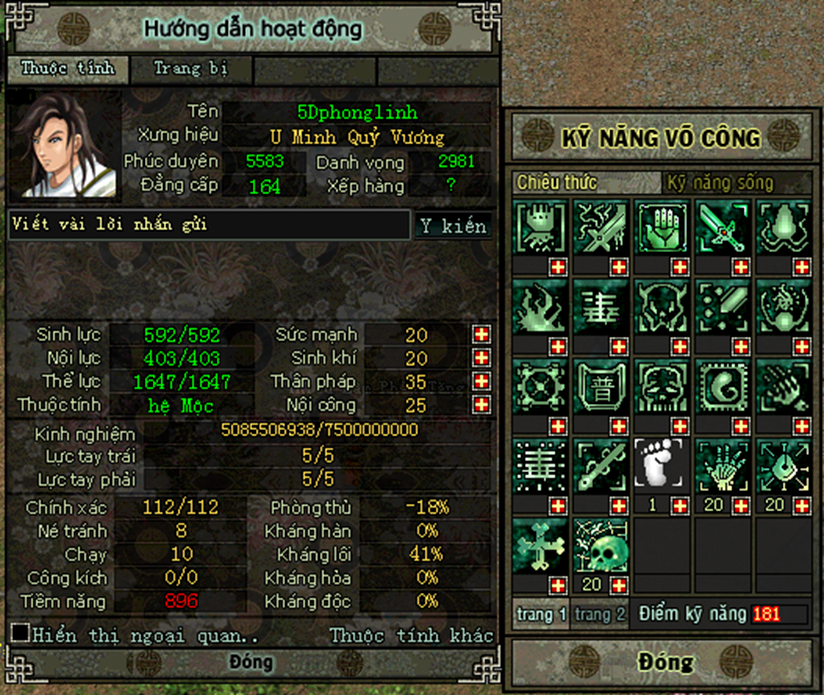824x695 pixels.
Task: Raise Thân pháp by one point
Action: click(x=482, y=382)
